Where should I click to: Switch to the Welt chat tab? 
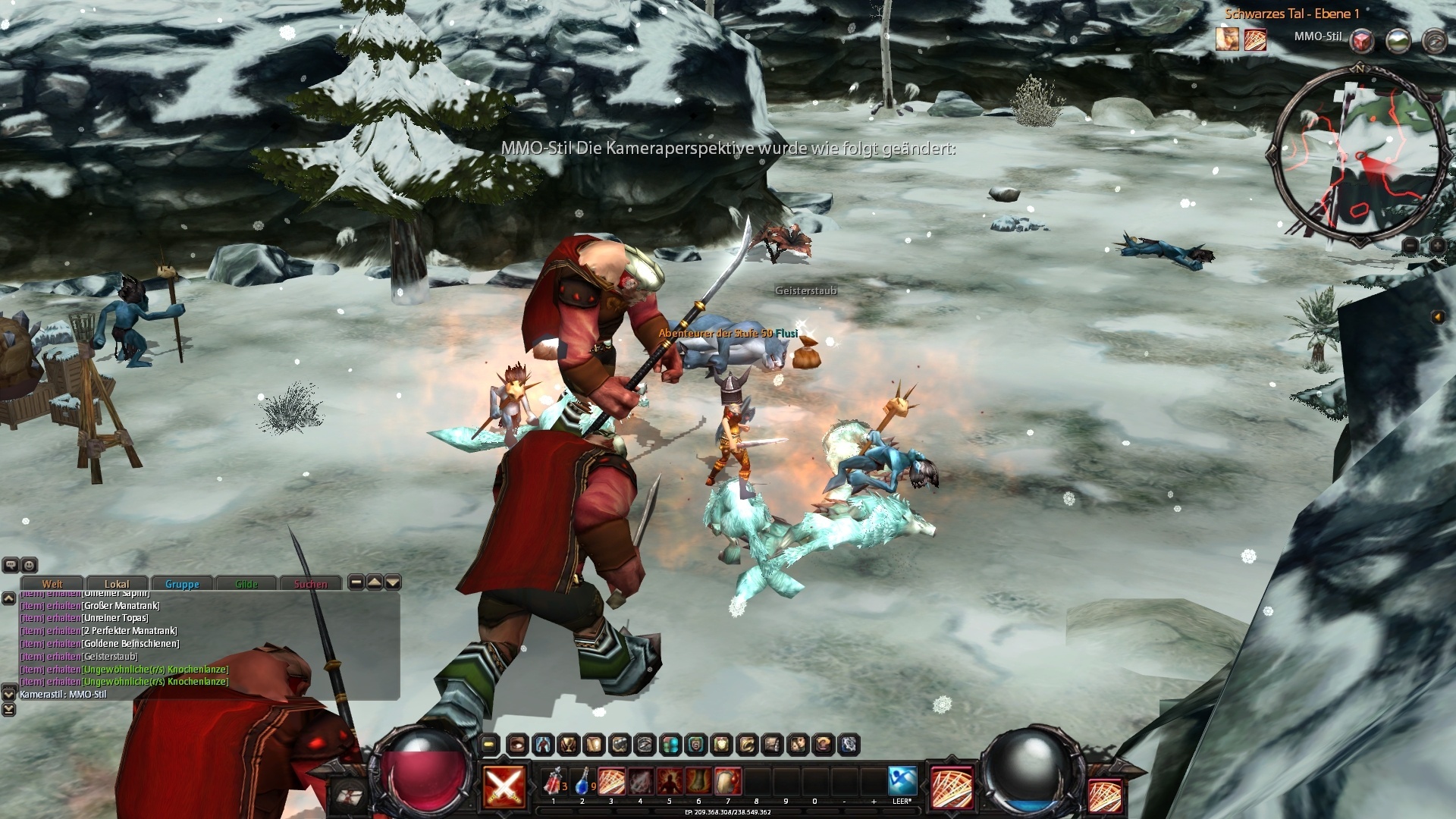click(52, 583)
